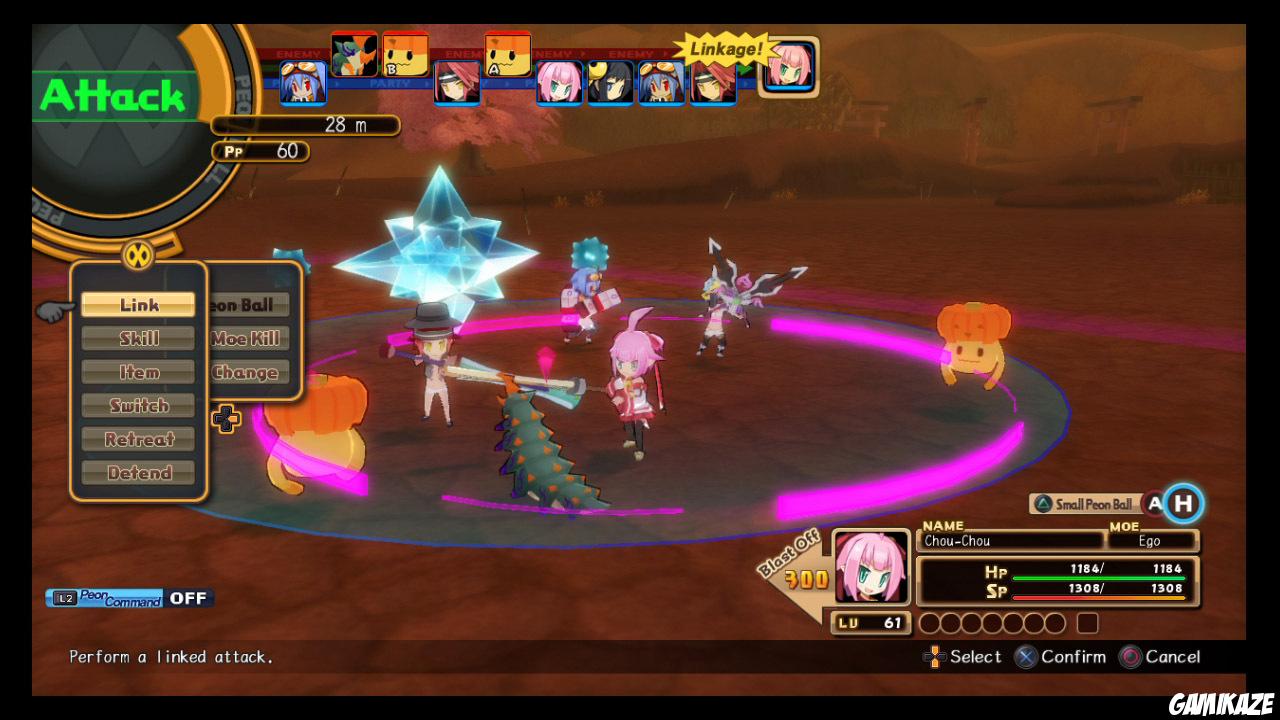1280x720 pixels.
Task: Select Link from the battle menu
Action: coord(138,304)
